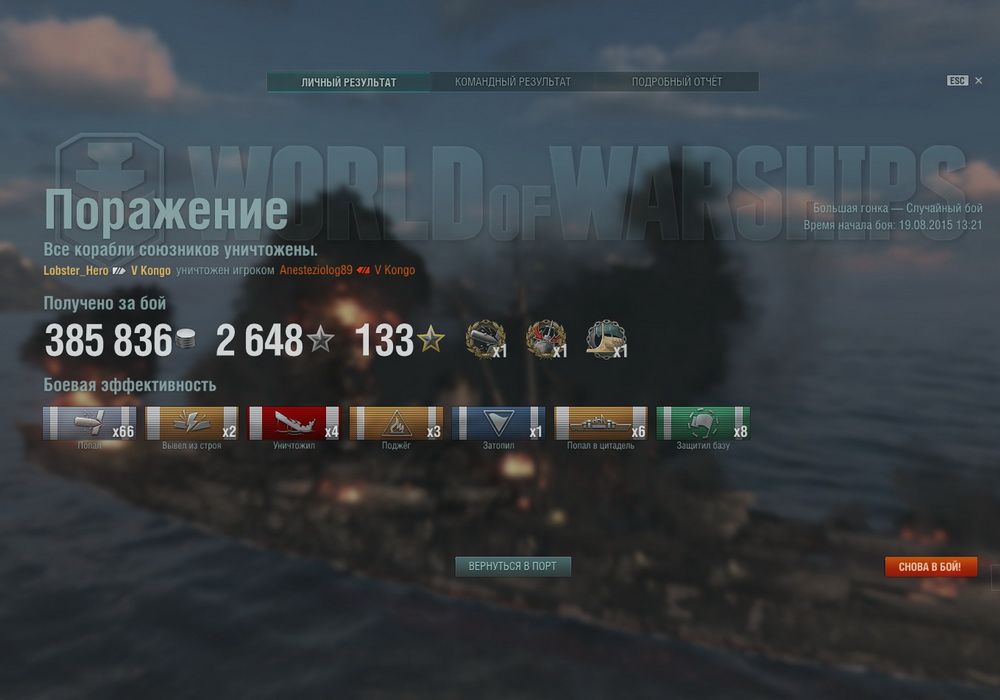Image resolution: width=1000 pixels, height=700 pixels.
Task: Choose the Поджёг x3 fire ribbon
Action: click(396, 423)
